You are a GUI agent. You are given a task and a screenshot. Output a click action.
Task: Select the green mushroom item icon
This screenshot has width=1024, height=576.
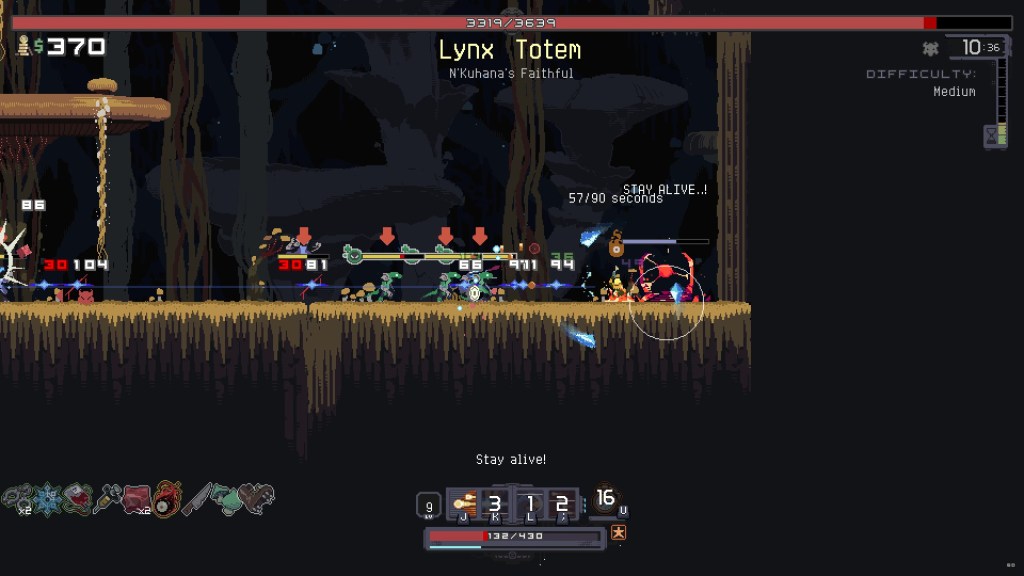[225, 497]
